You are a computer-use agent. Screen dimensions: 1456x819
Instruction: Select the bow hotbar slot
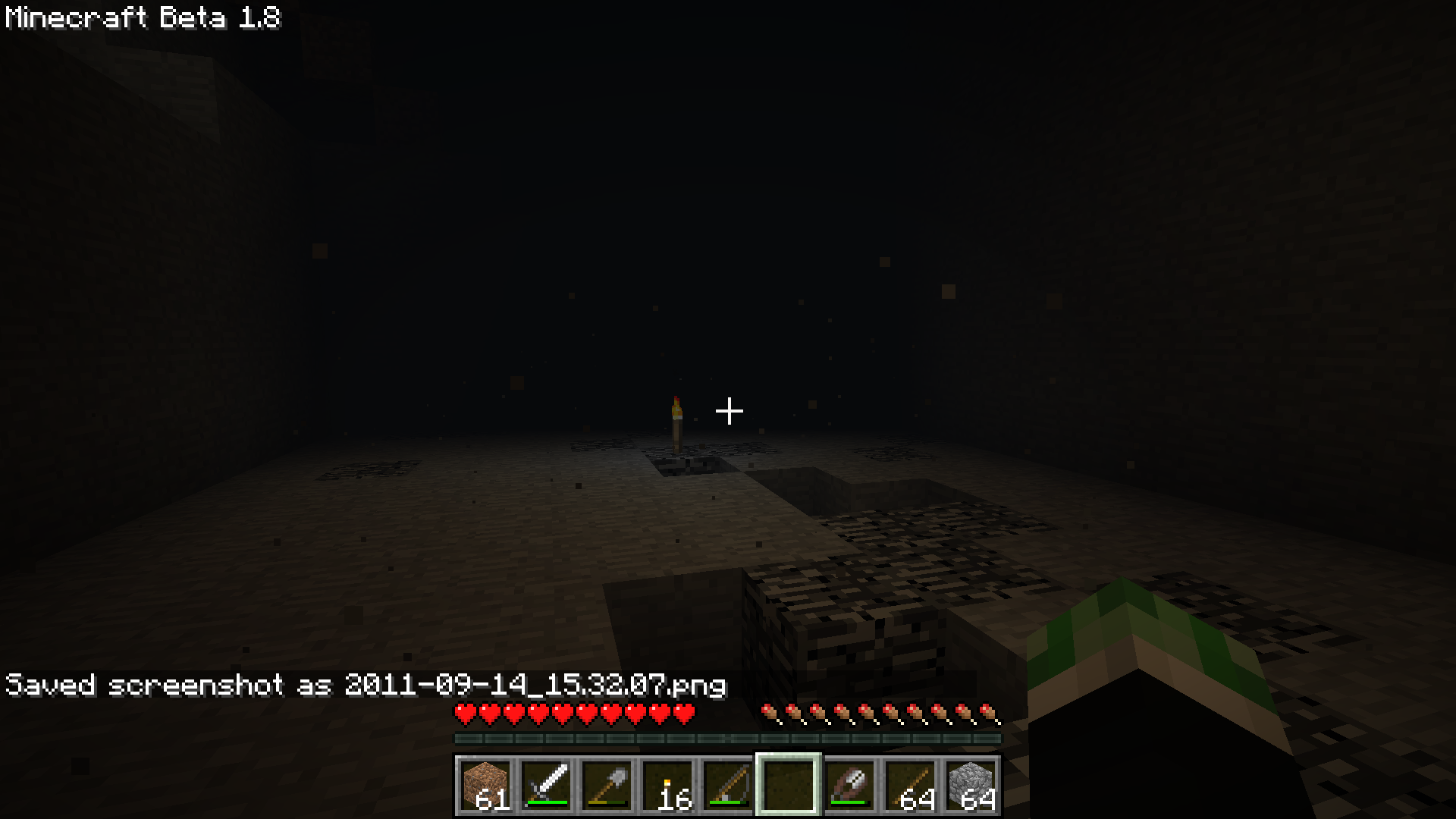(728, 785)
